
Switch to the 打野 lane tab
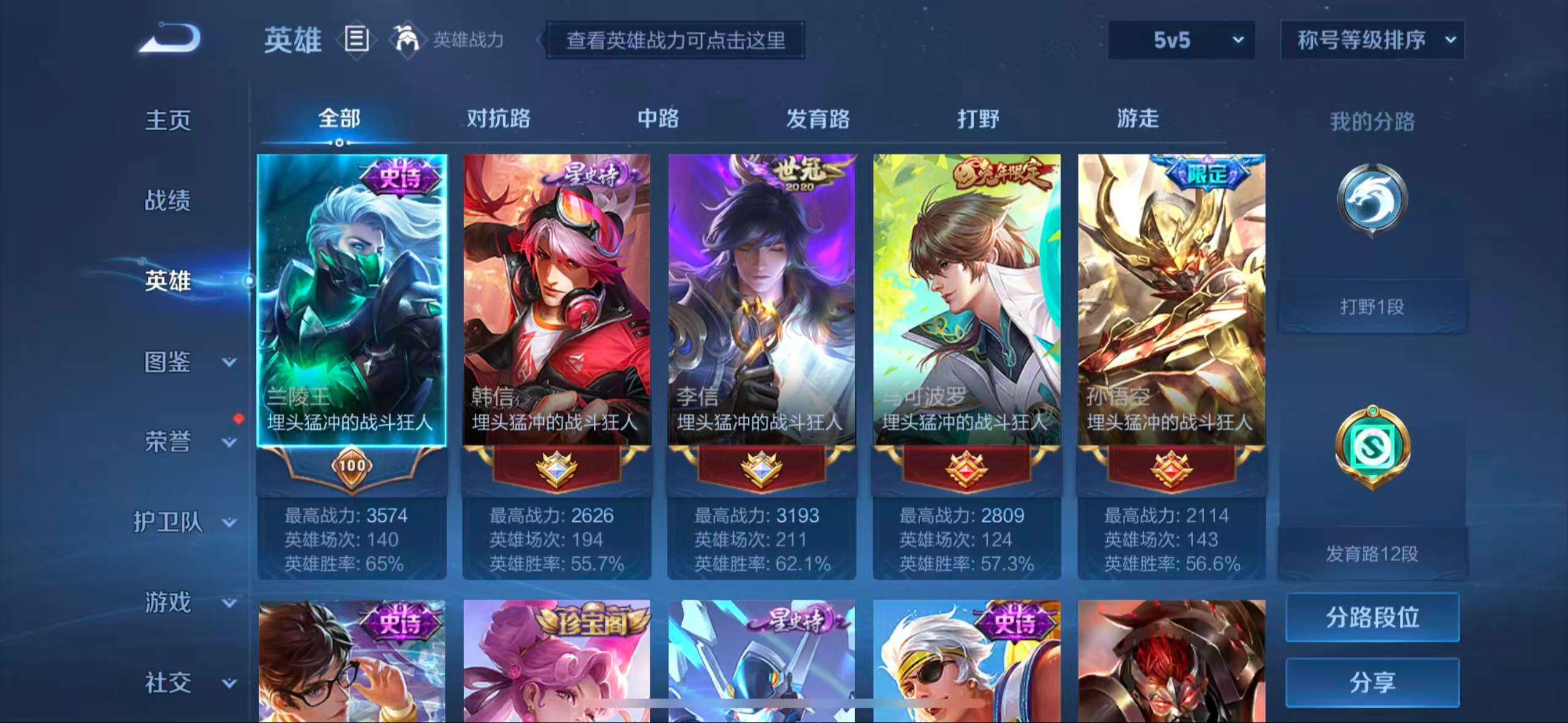(x=978, y=119)
